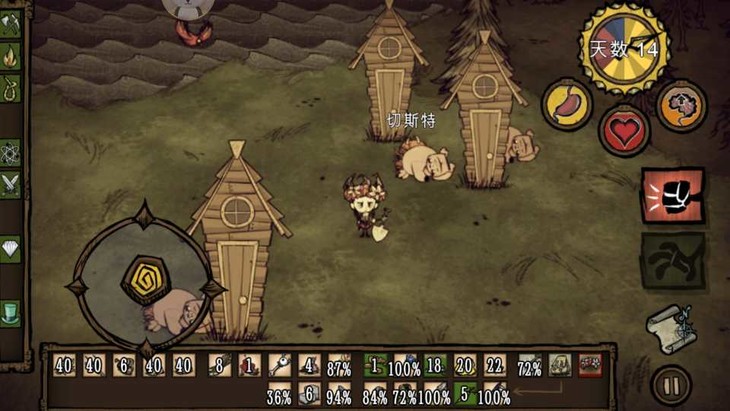Open the Fight crossed-swords crafting tab
730x411 pixels.
10,184
